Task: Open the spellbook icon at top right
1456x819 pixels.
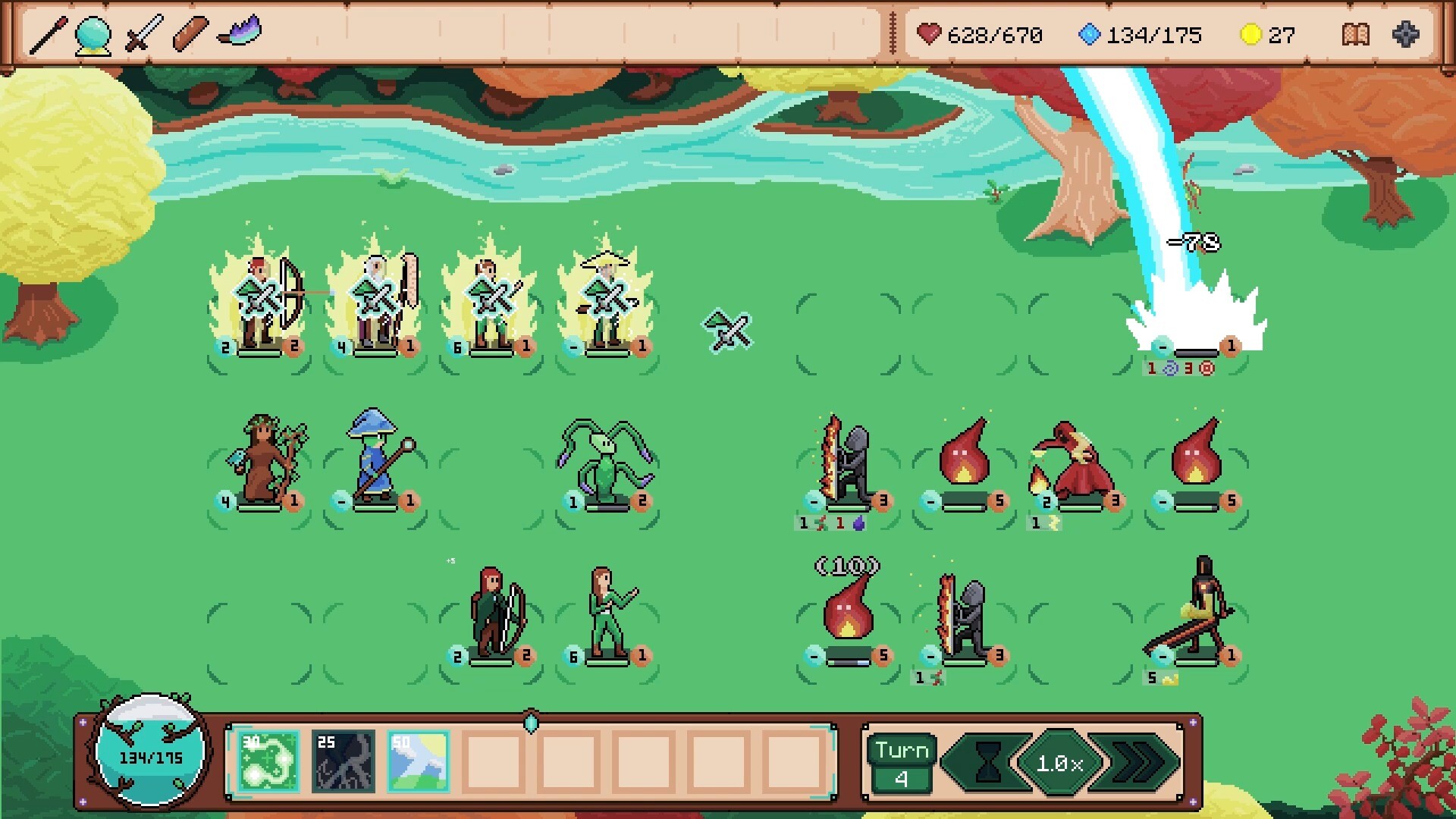Action: [1357, 34]
